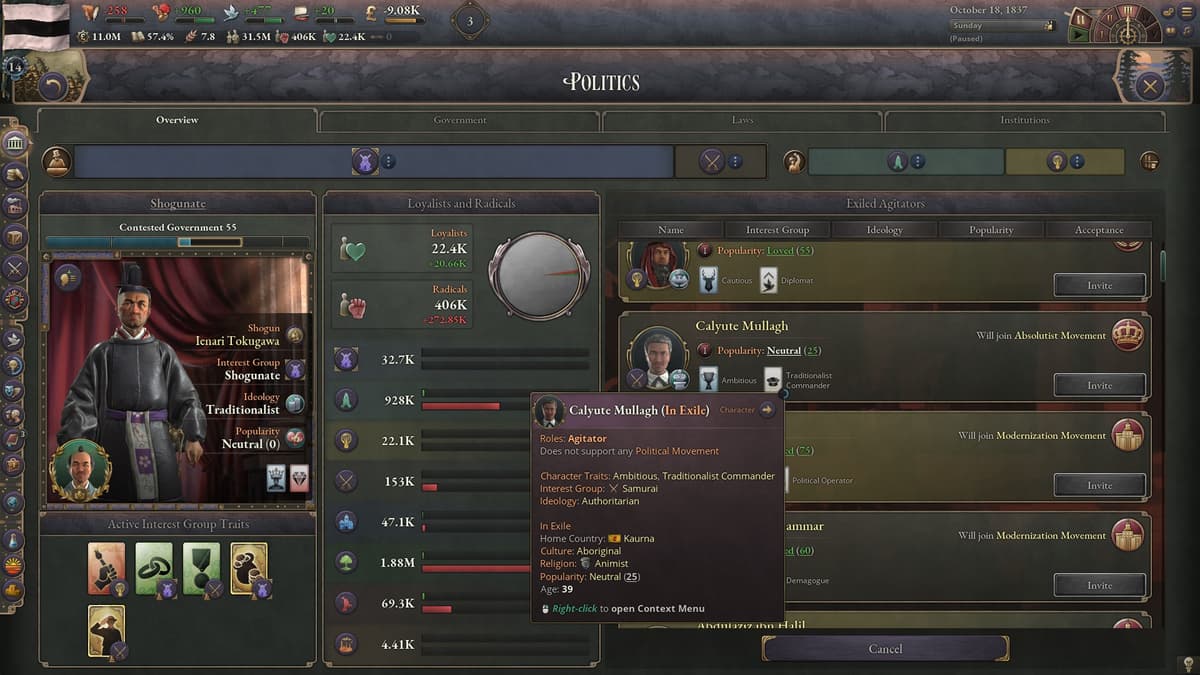Open character details arrow in tooltip
The width and height of the screenshot is (1200, 675).
point(767,409)
